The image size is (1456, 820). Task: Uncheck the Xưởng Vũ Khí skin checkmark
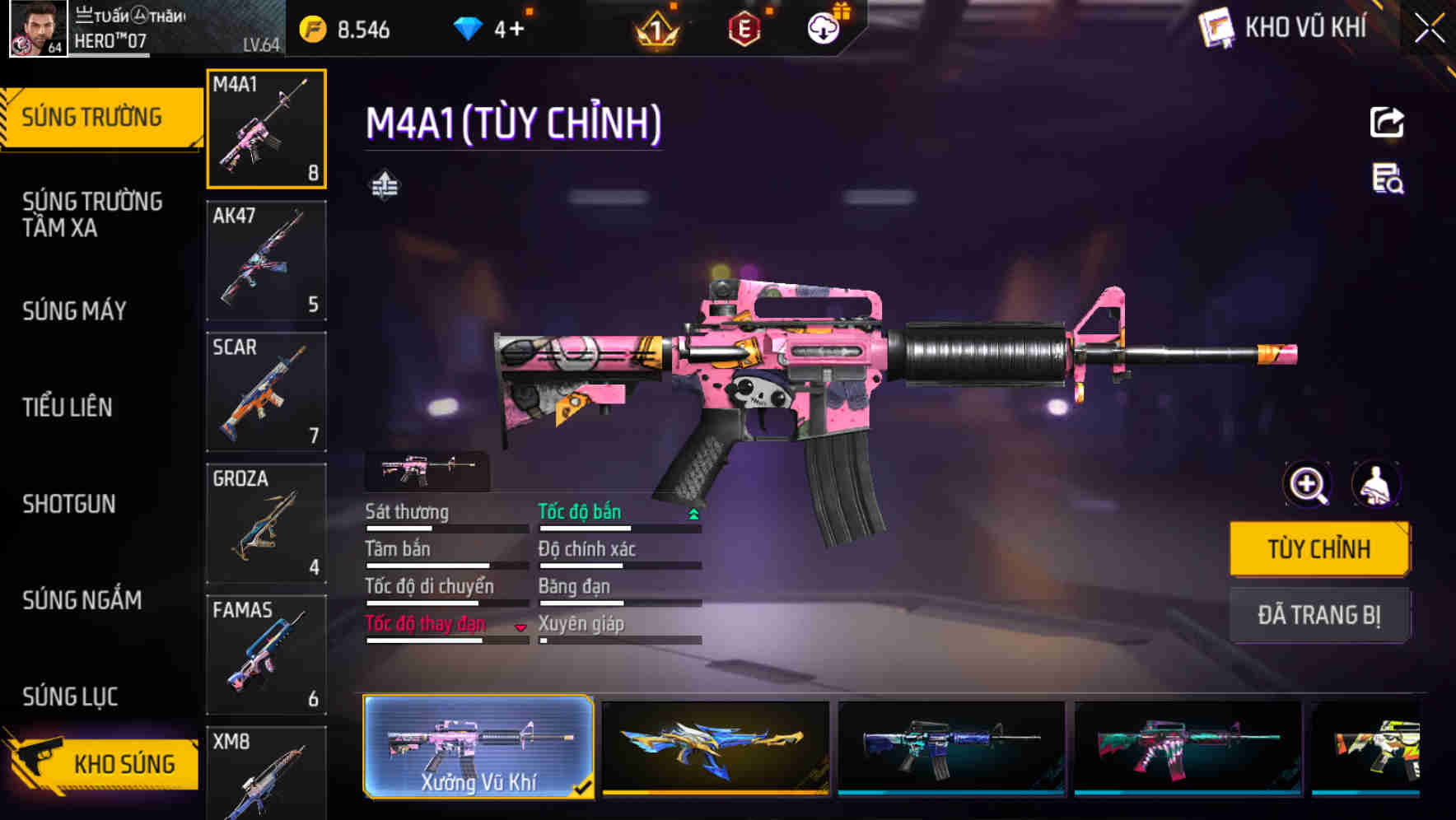point(585,788)
